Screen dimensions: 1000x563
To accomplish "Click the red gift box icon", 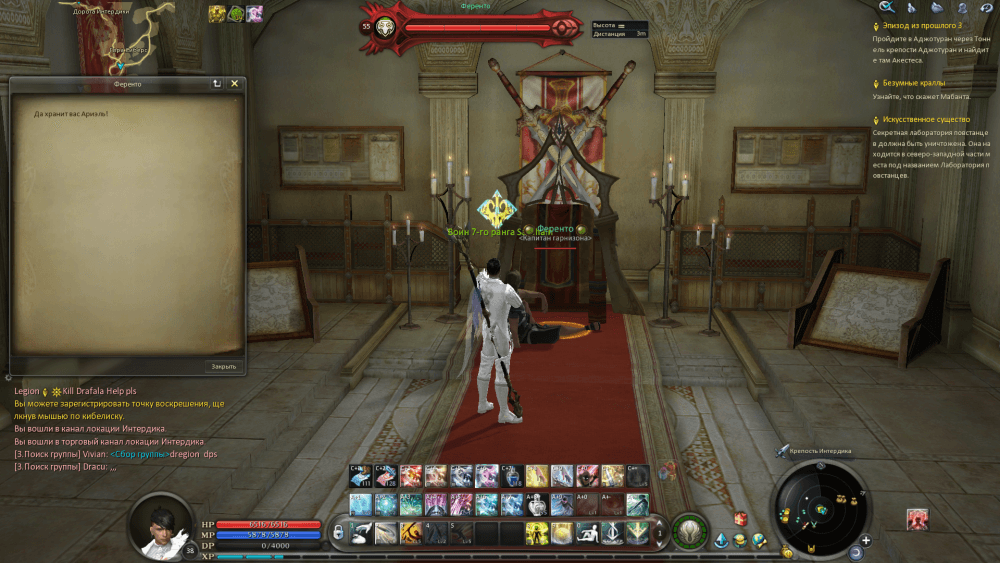I will click(x=742, y=518).
